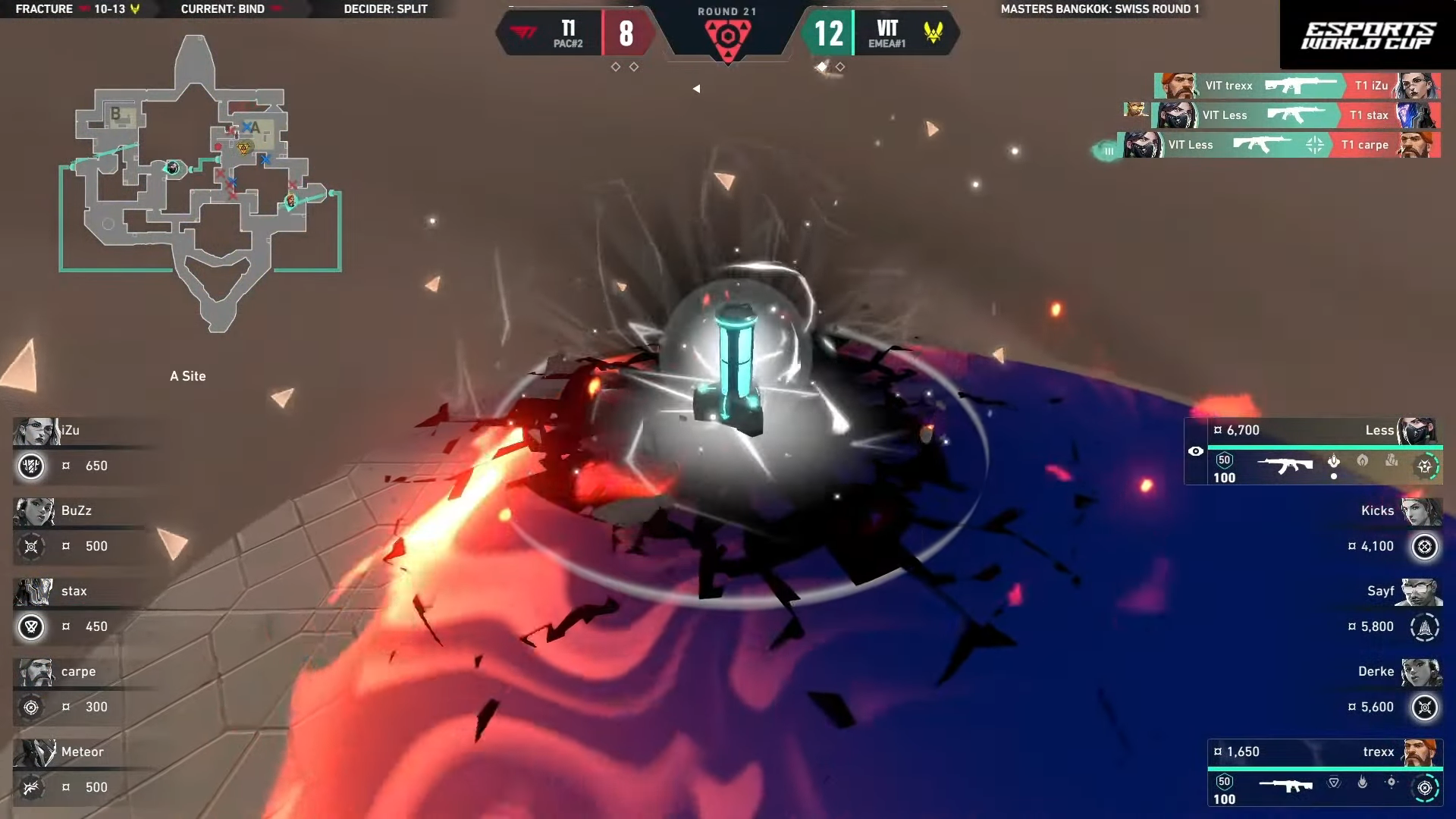Viewport: 1456px width, 819px height.
Task: Click the spike icon under Round 21
Action: tap(727, 36)
